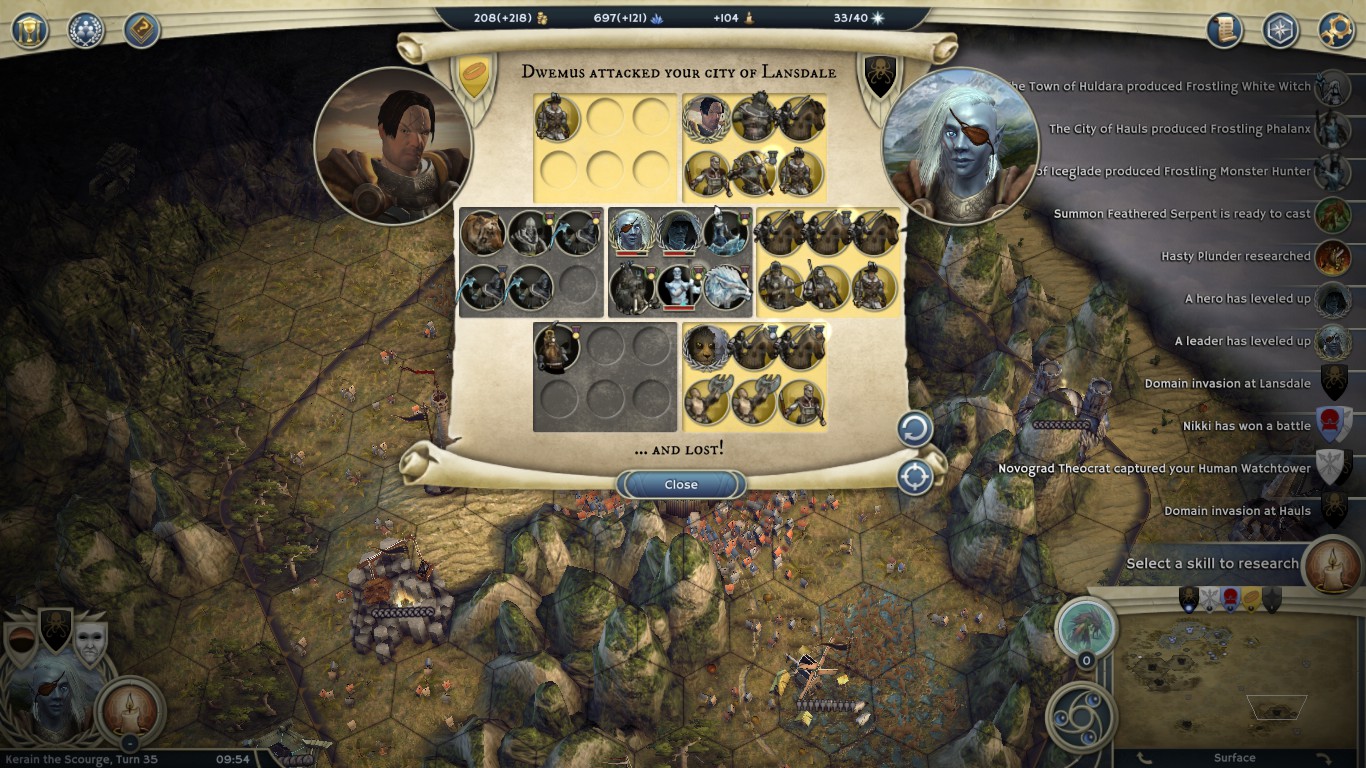The image size is (1366, 768).
Task: Show the Domain invasion at Lansdale event
Action: [x=1332, y=384]
